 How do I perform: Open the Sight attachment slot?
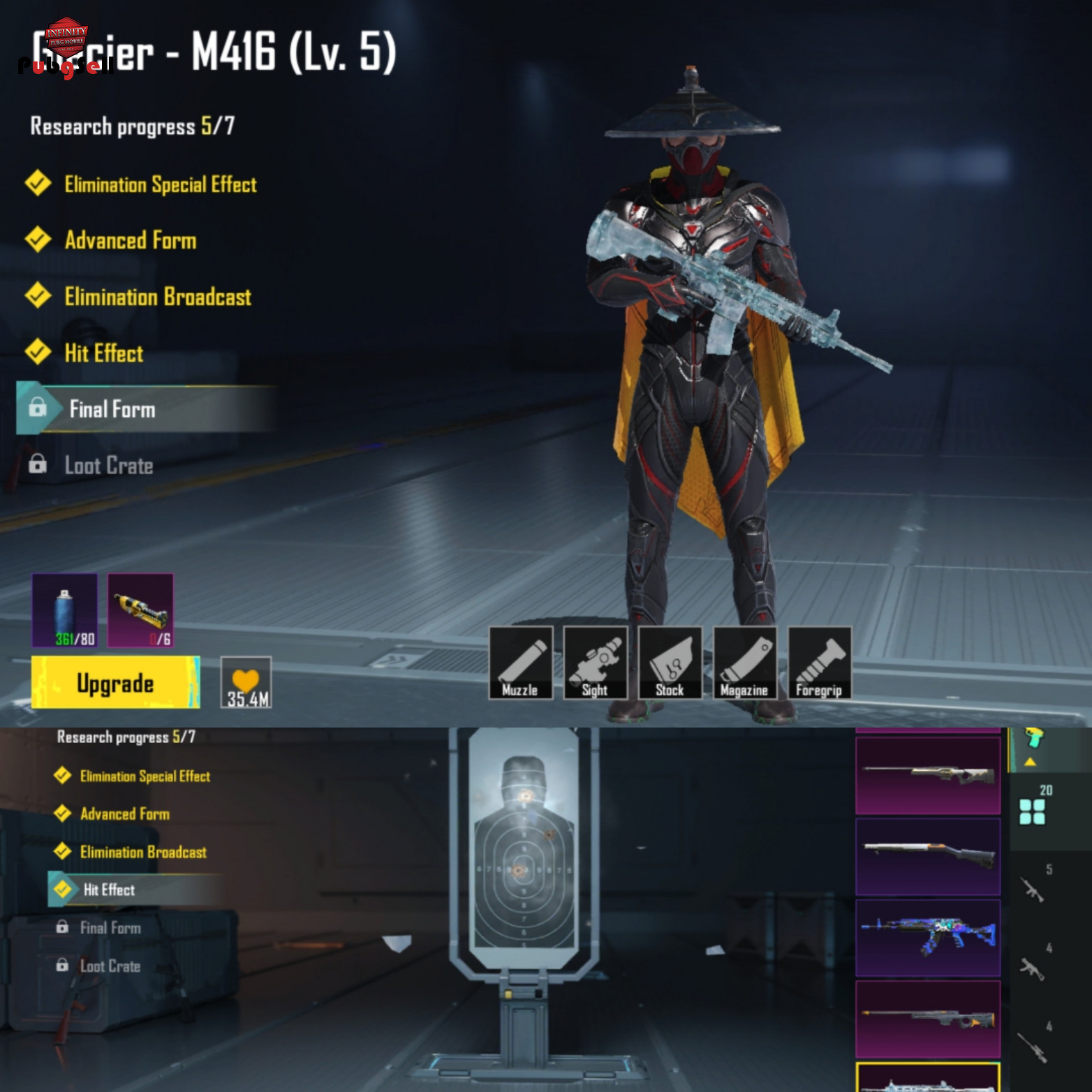pyautogui.click(x=595, y=663)
